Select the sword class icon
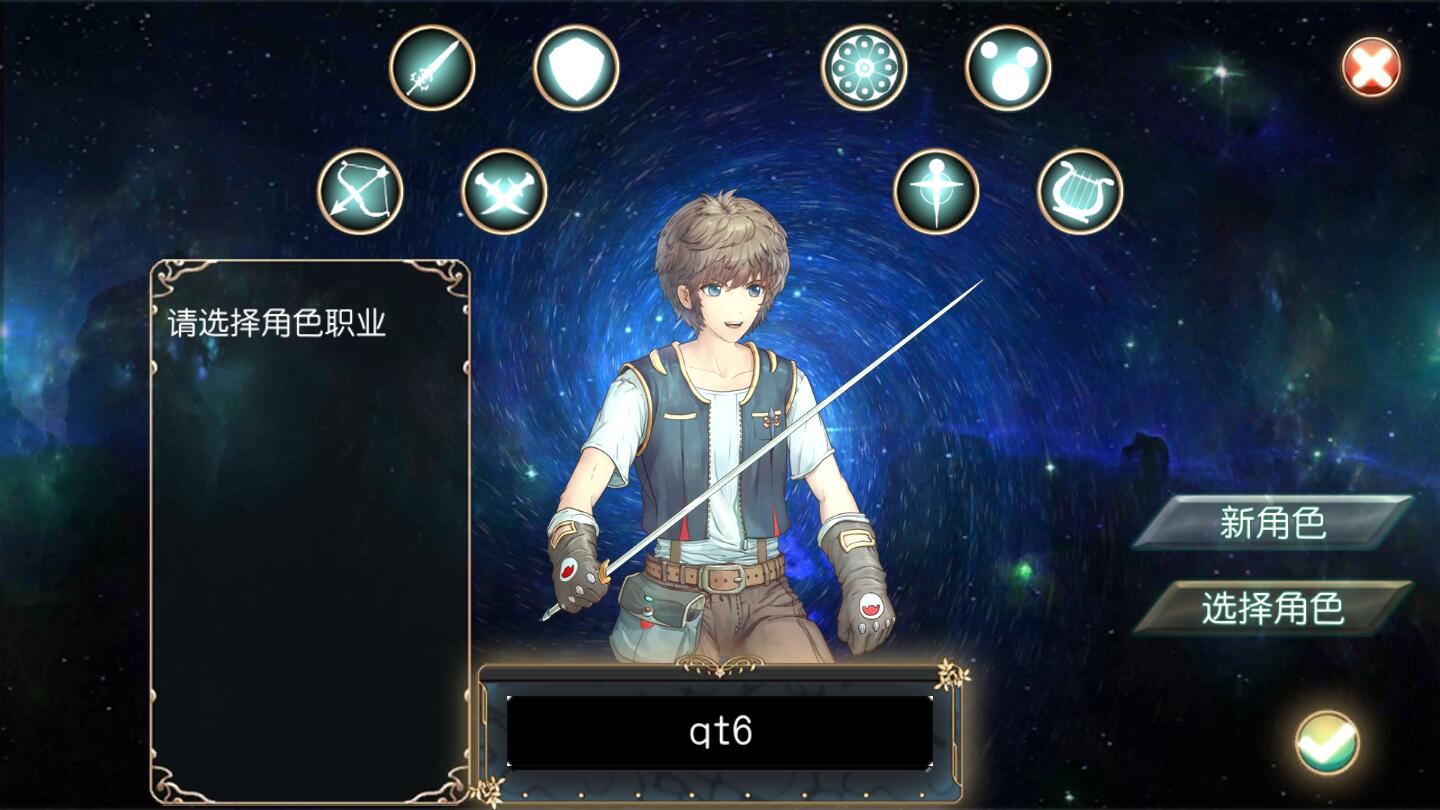The height and width of the screenshot is (810, 1440). tap(432, 68)
